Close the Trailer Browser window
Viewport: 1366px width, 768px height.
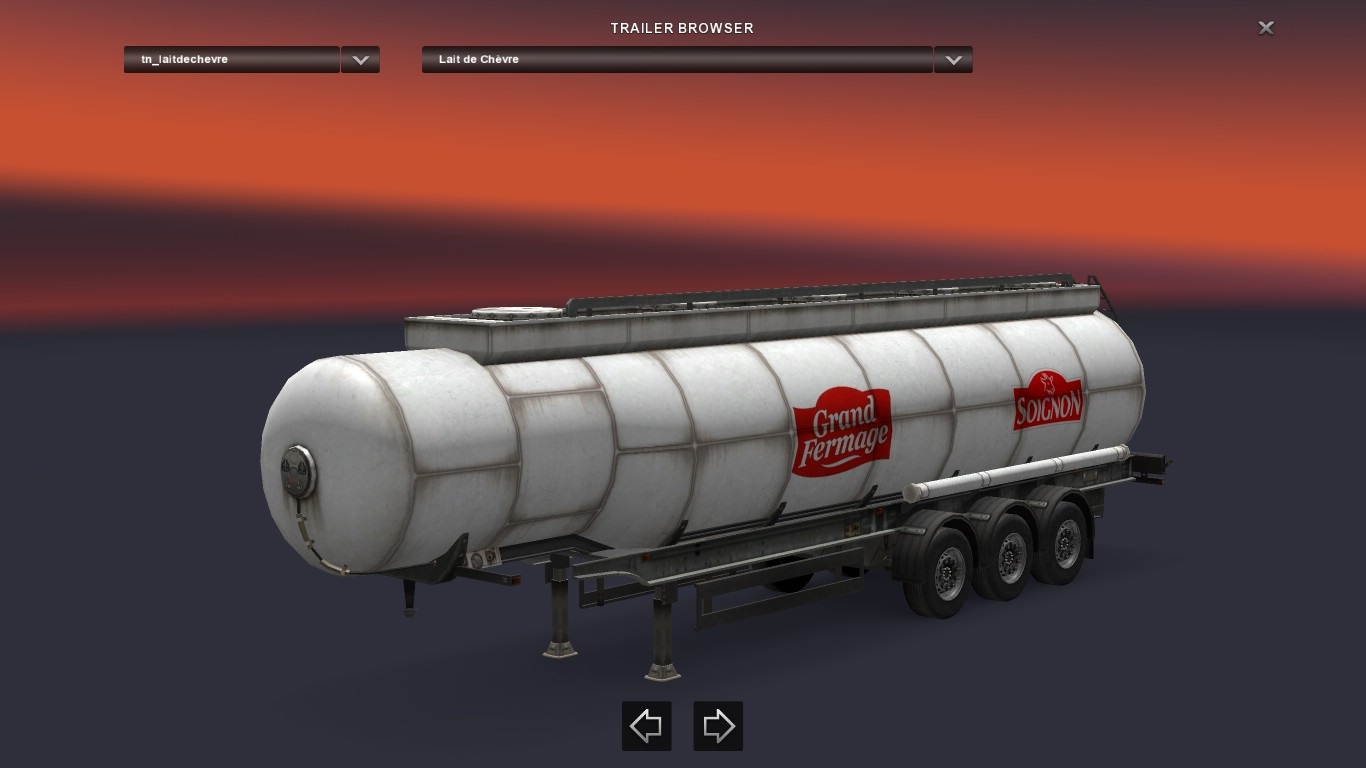1266,28
